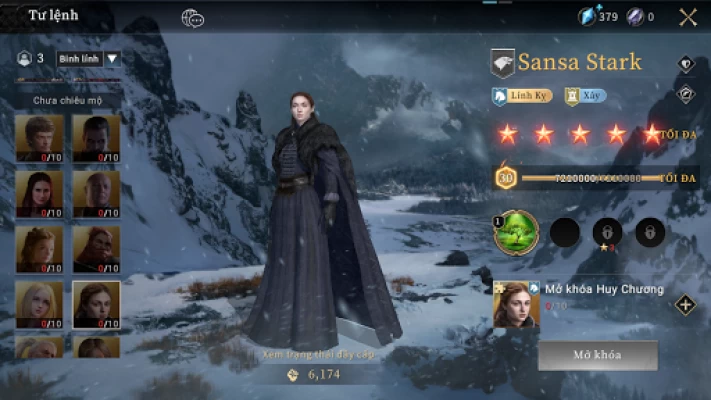Click the plus button beside Mở khóa Huy Chương
This screenshot has width=711, height=400.
tap(685, 305)
